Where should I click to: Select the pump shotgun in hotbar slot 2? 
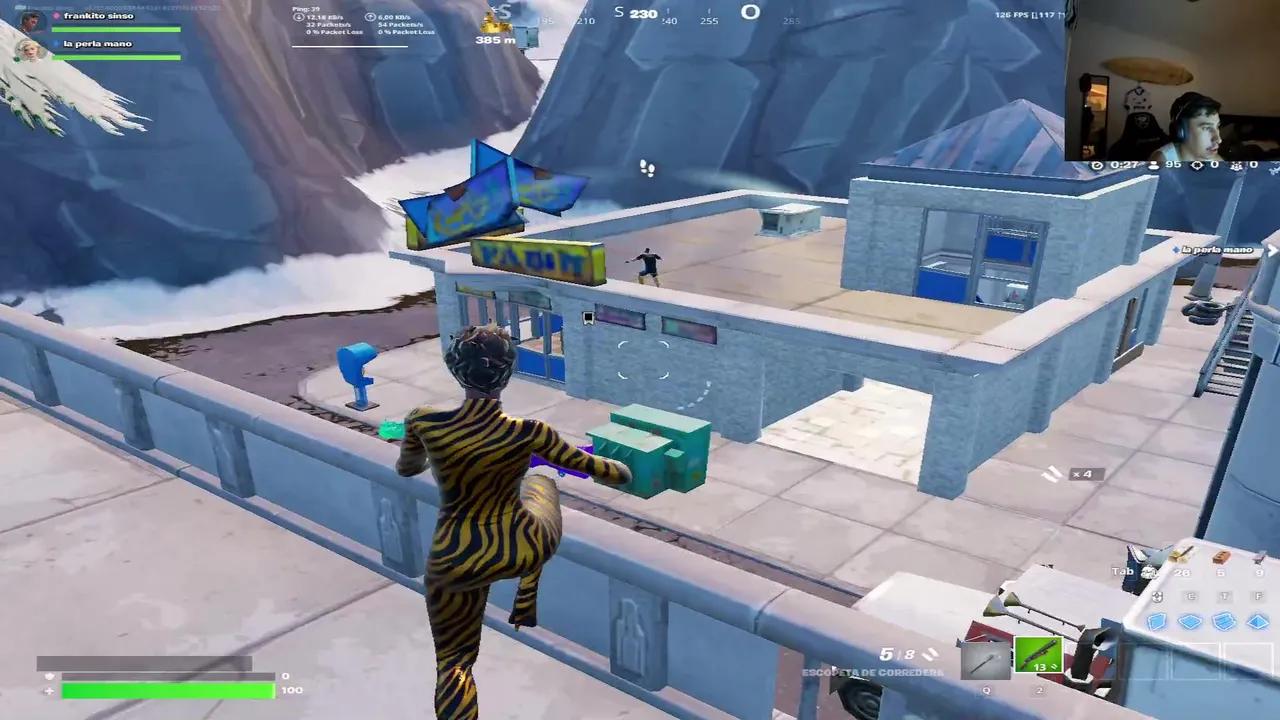(1038, 655)
